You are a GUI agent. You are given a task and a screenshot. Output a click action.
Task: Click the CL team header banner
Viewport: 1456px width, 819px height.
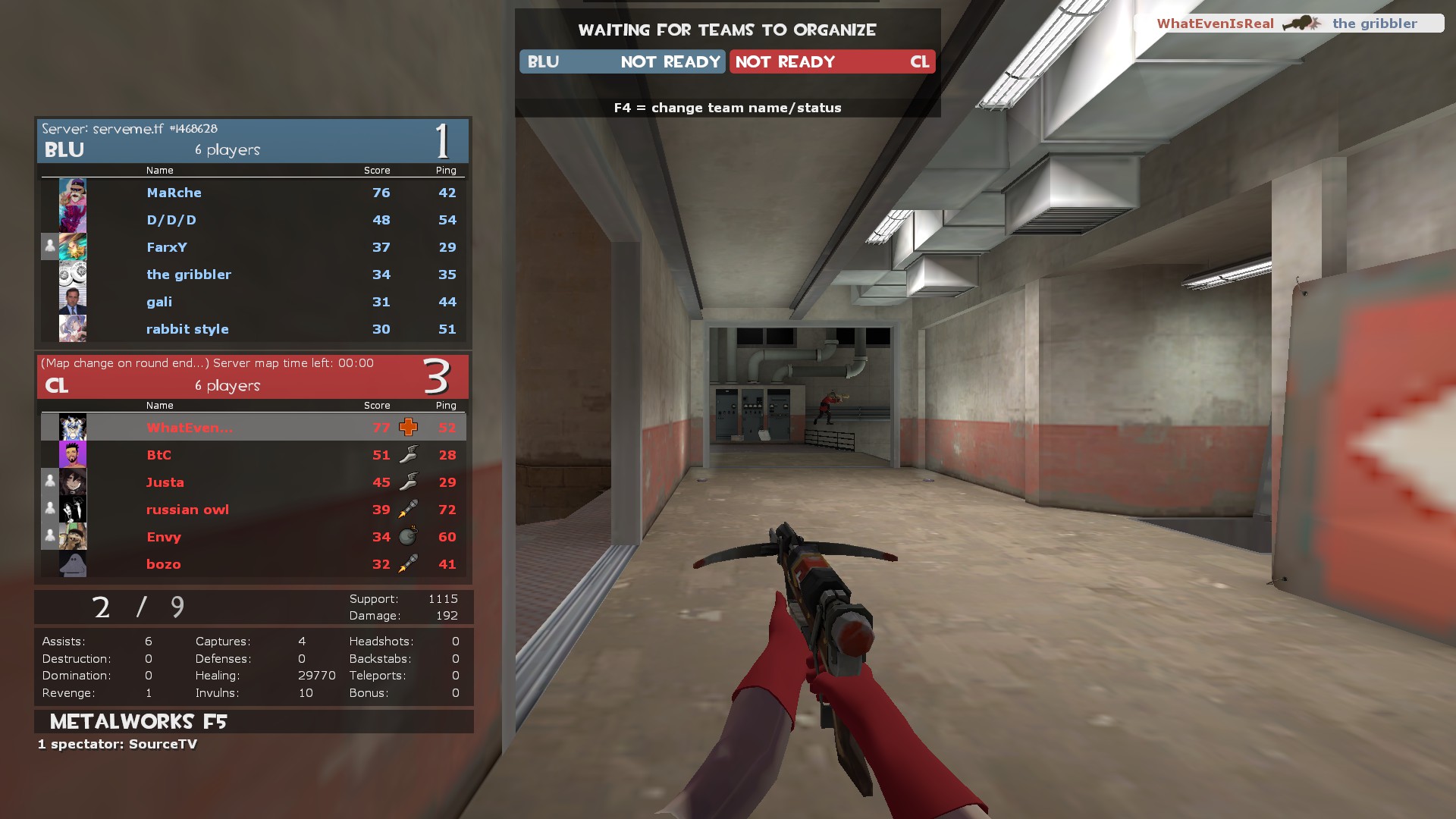(253, 378)
